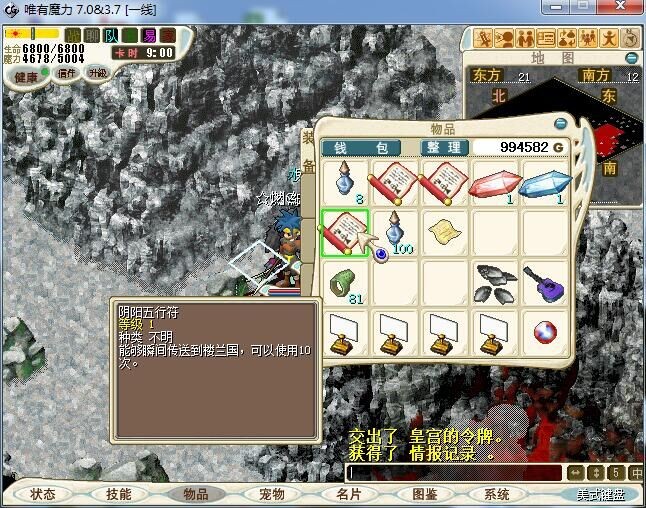Open the 系统 system menu

click(x=497, y=494)
